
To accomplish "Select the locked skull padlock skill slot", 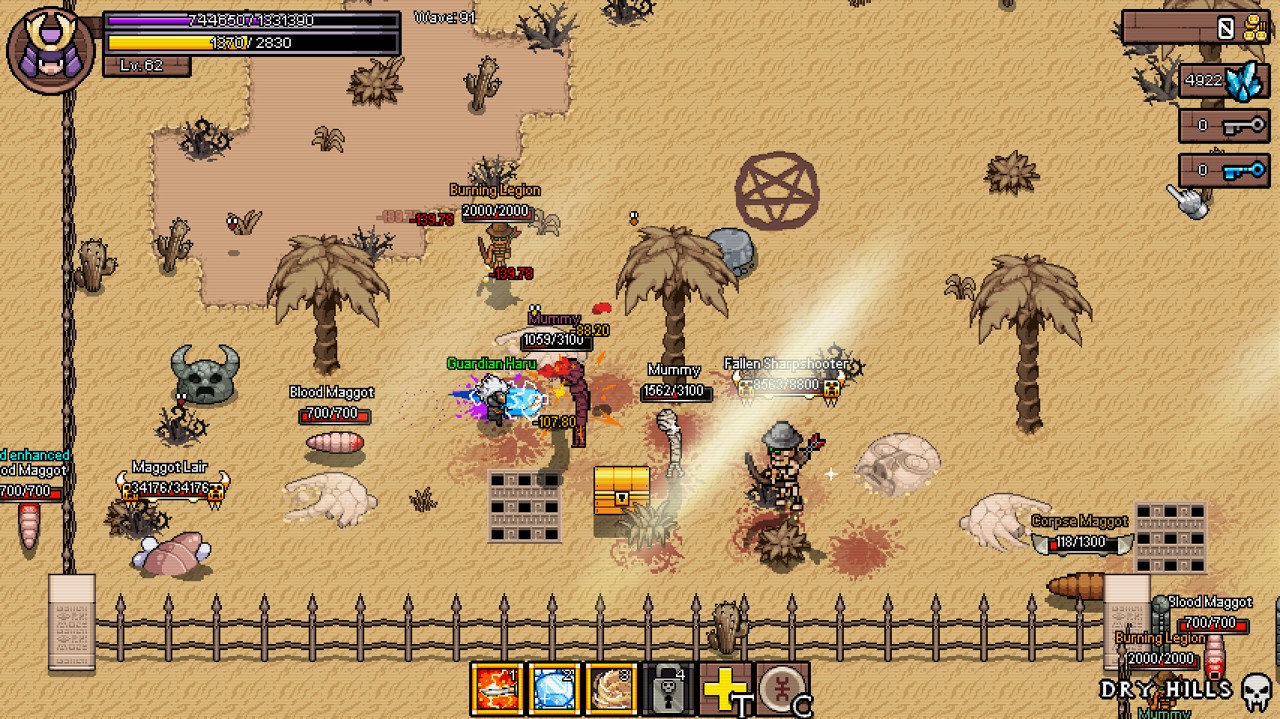I will pyautogui.click(x=668, y=688).
